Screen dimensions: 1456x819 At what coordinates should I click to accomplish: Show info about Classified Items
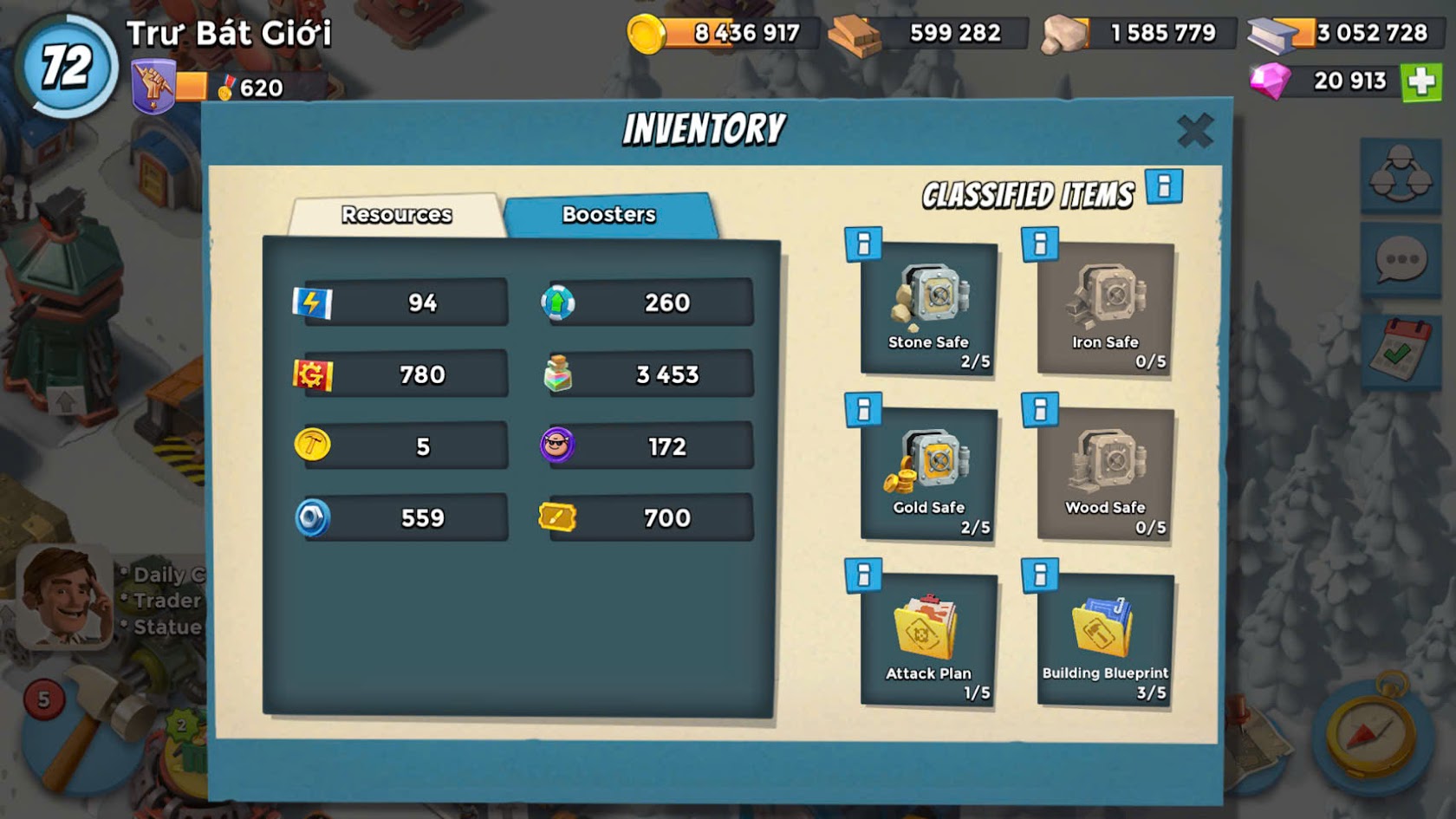[x=1164, y=186]
